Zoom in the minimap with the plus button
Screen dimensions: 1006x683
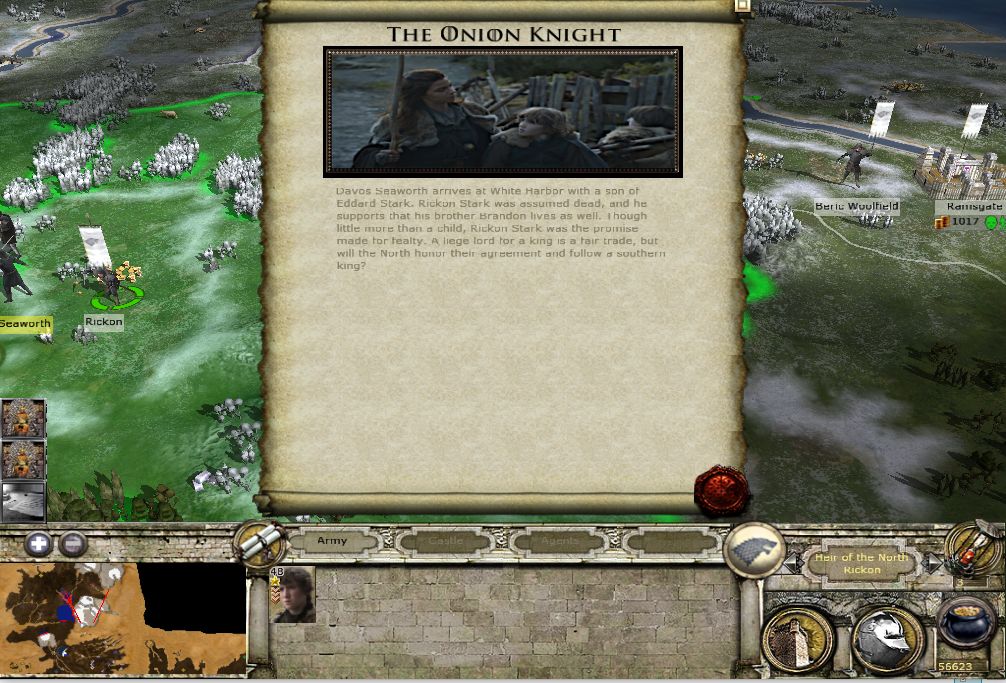tap(39, 545)
